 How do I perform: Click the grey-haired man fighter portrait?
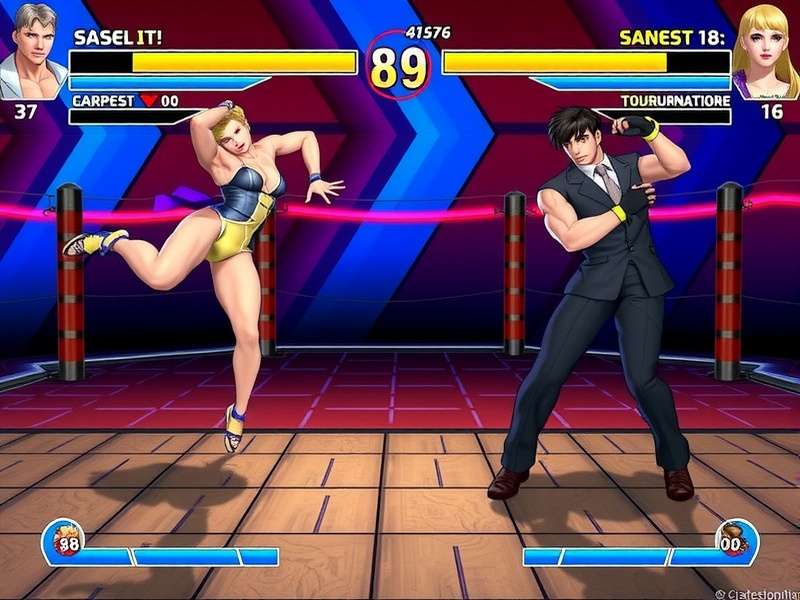tap(33, 49)
